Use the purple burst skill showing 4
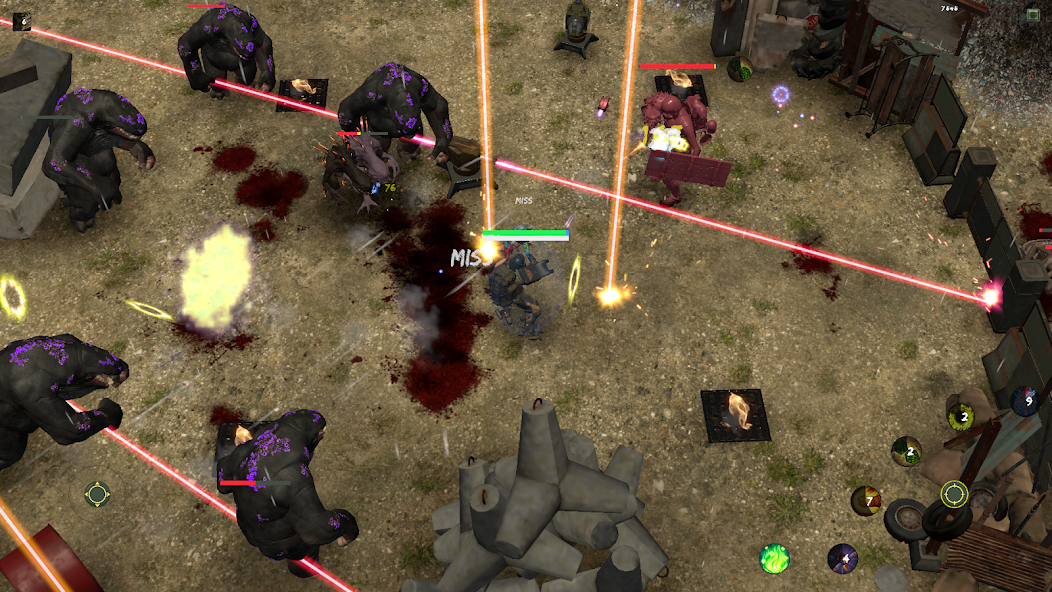This screenshot has width=1052, height=592. click(x=842, y=558)
